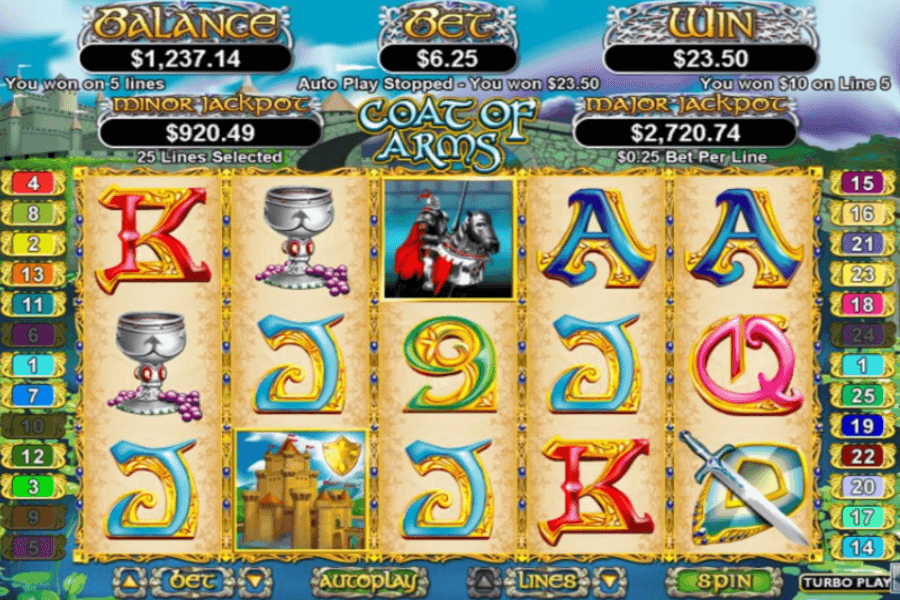Lower the number of lines with the down arrow
Screen dimensions: 900x600
click(x=605, y=580)
